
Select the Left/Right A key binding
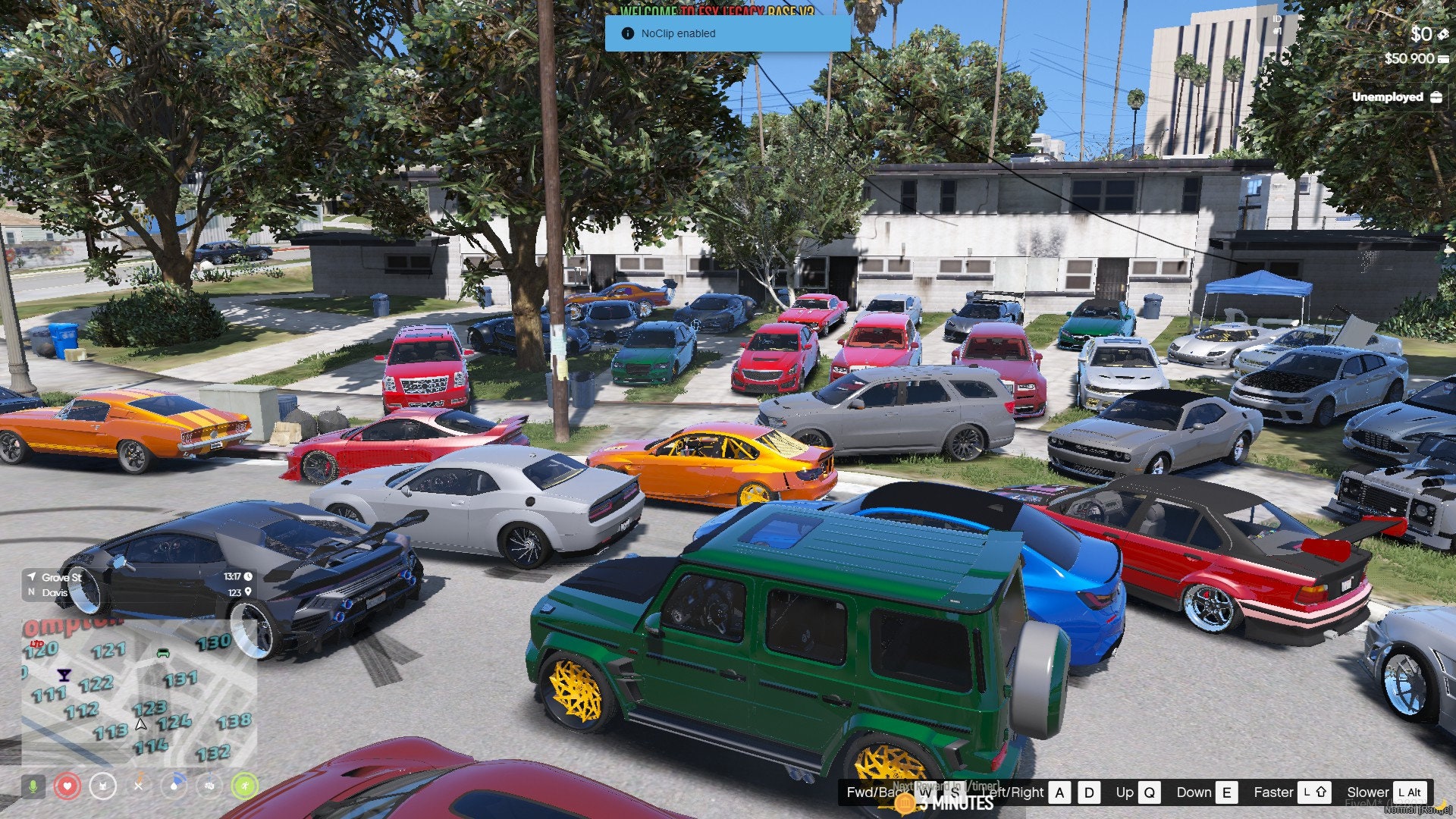(1058, 792)
